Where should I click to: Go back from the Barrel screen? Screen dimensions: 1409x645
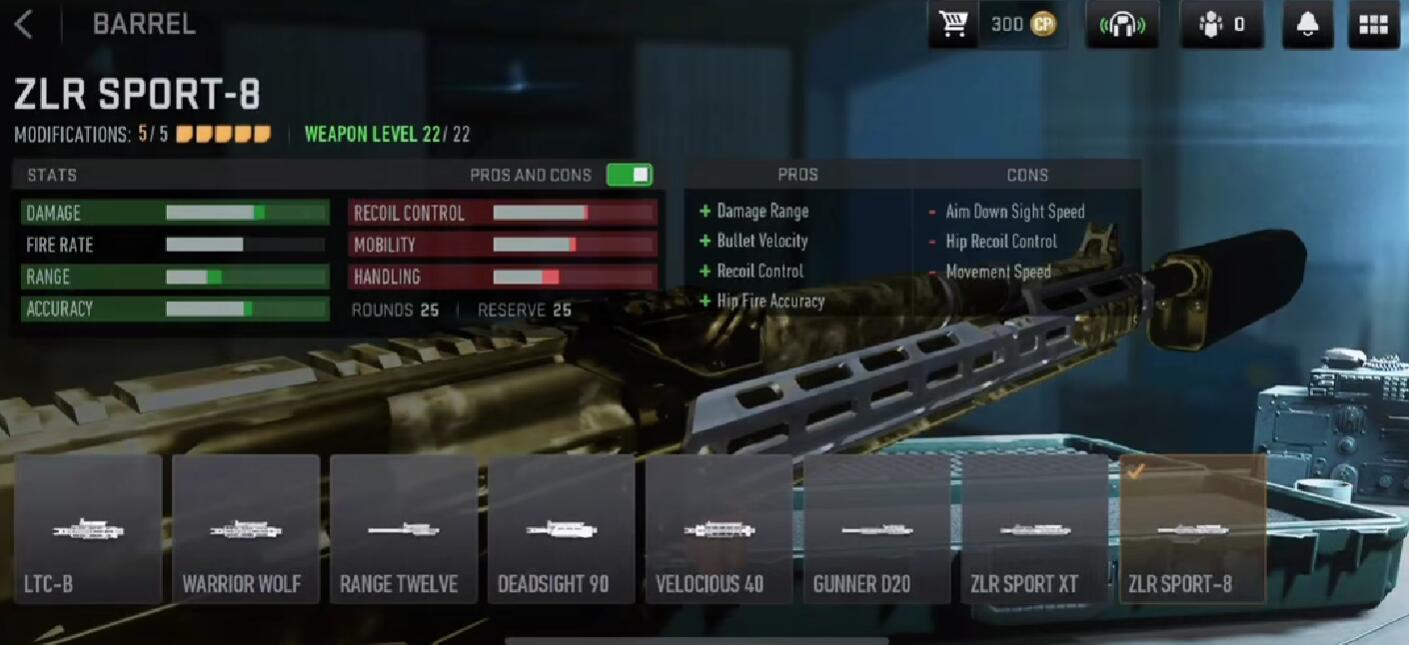point(24,25)
